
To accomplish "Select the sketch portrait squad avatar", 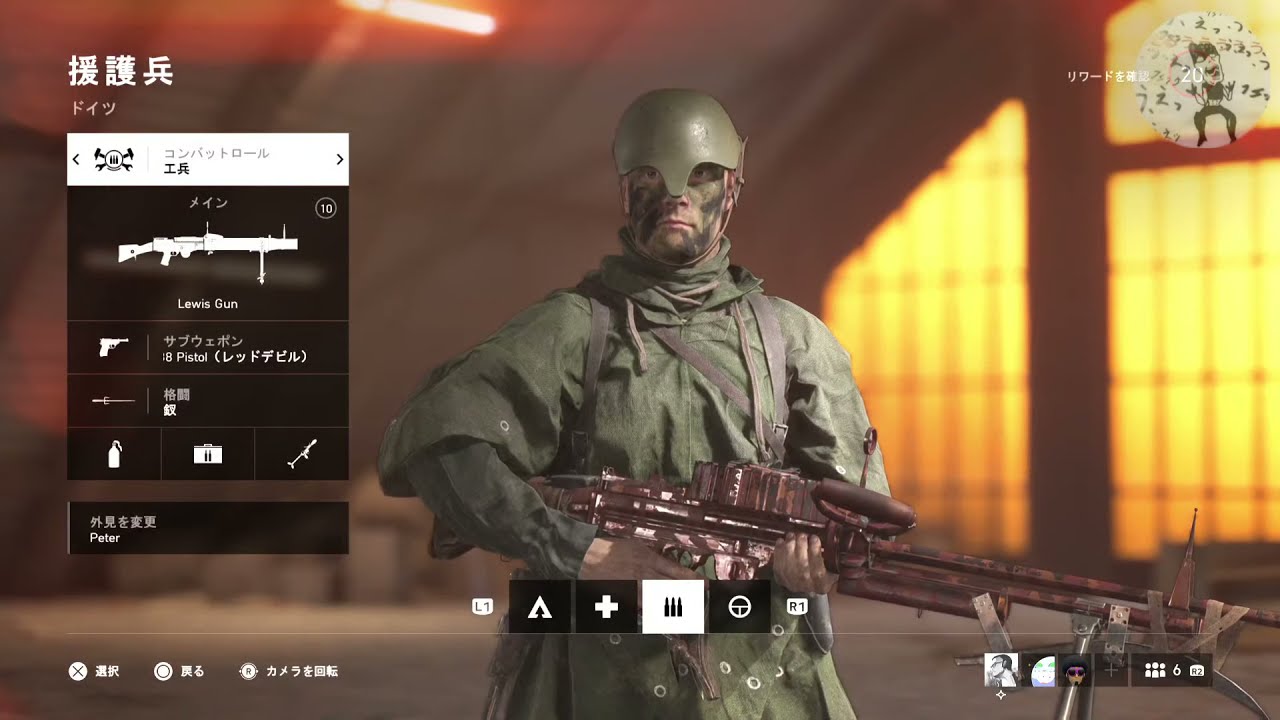I will (1001, 670).
